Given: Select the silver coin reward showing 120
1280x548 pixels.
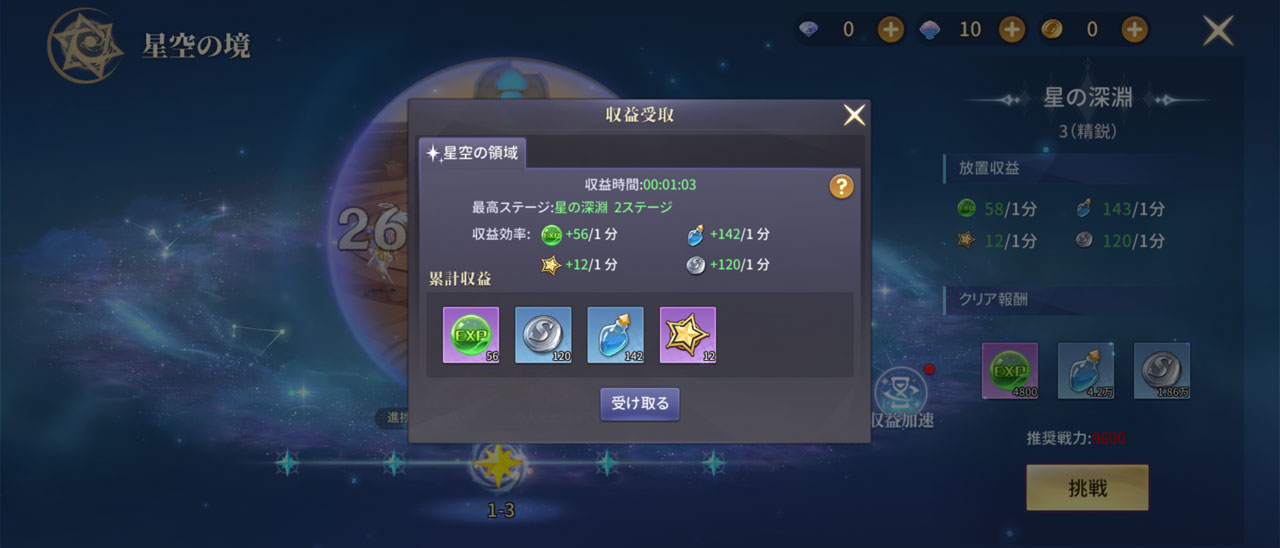Looking at the screenshot, I should click(x=543, y=335).
